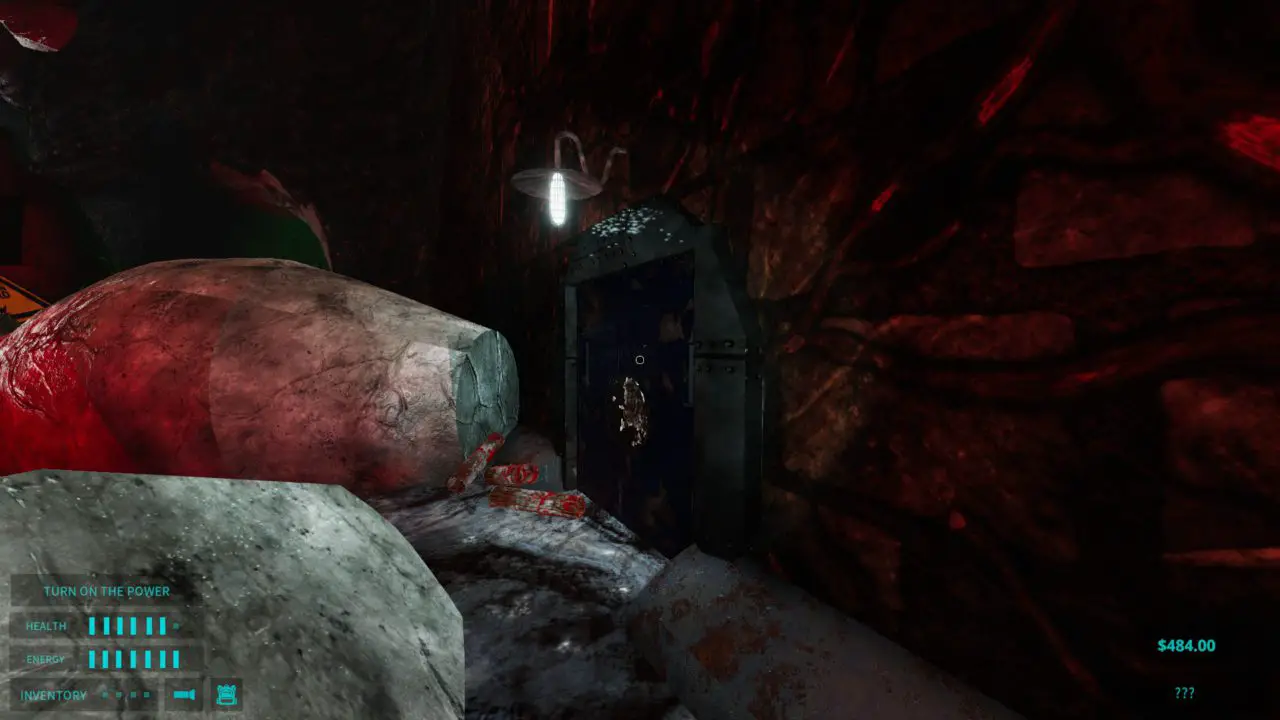Select the Turn On The Power objective
Screen dimensions: 1280x720
pos(106,591)
